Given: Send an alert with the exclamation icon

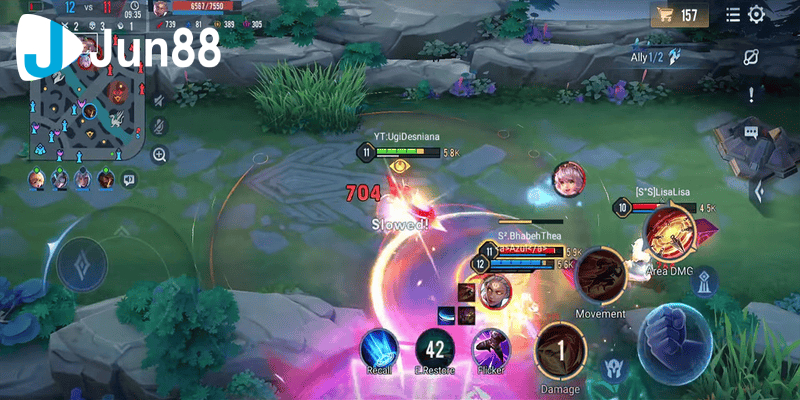Looking at the screenshot, I should point(752,95).
